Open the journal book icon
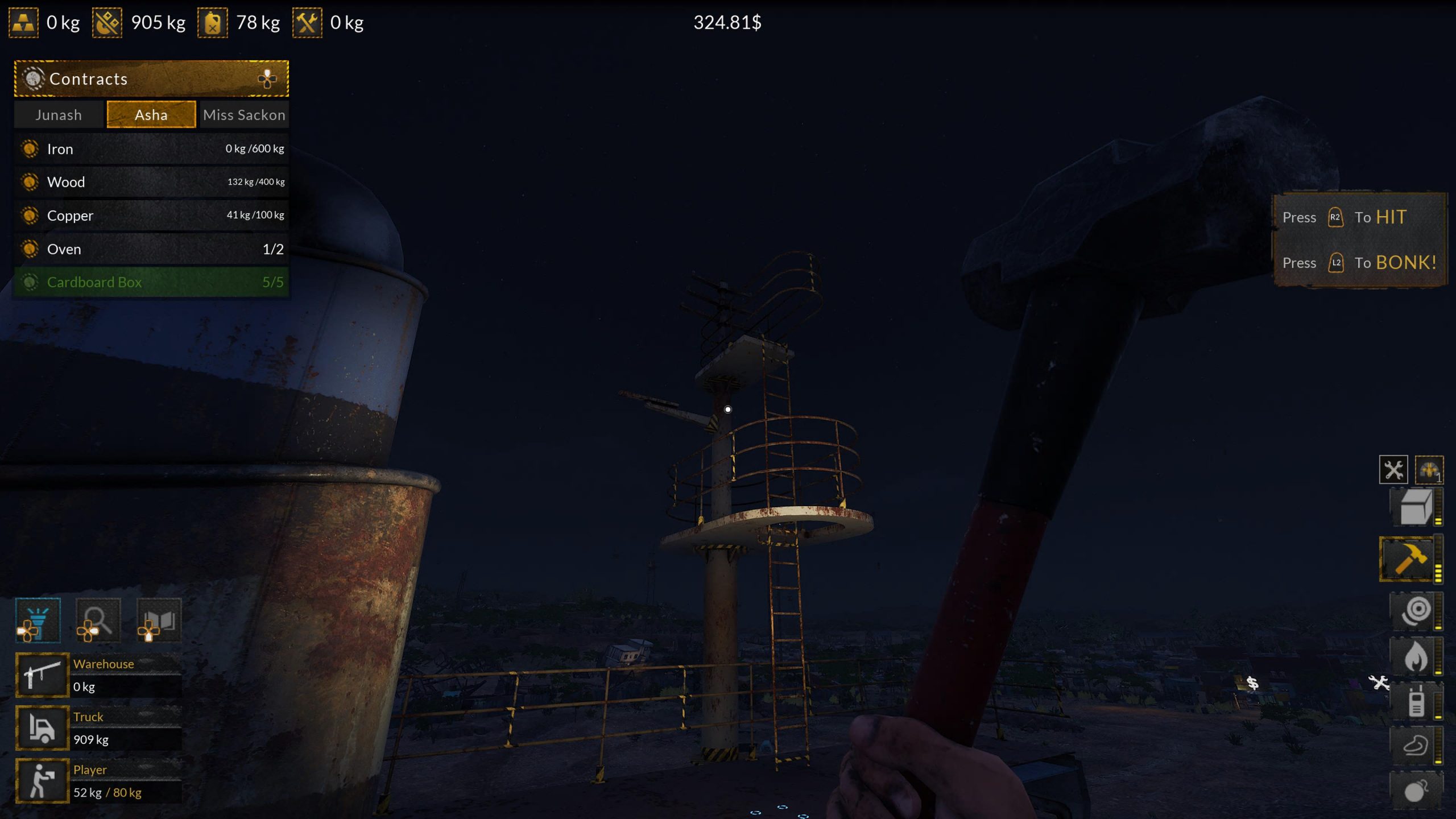The height and width of the screenshot is (819, 1456). 159,620
